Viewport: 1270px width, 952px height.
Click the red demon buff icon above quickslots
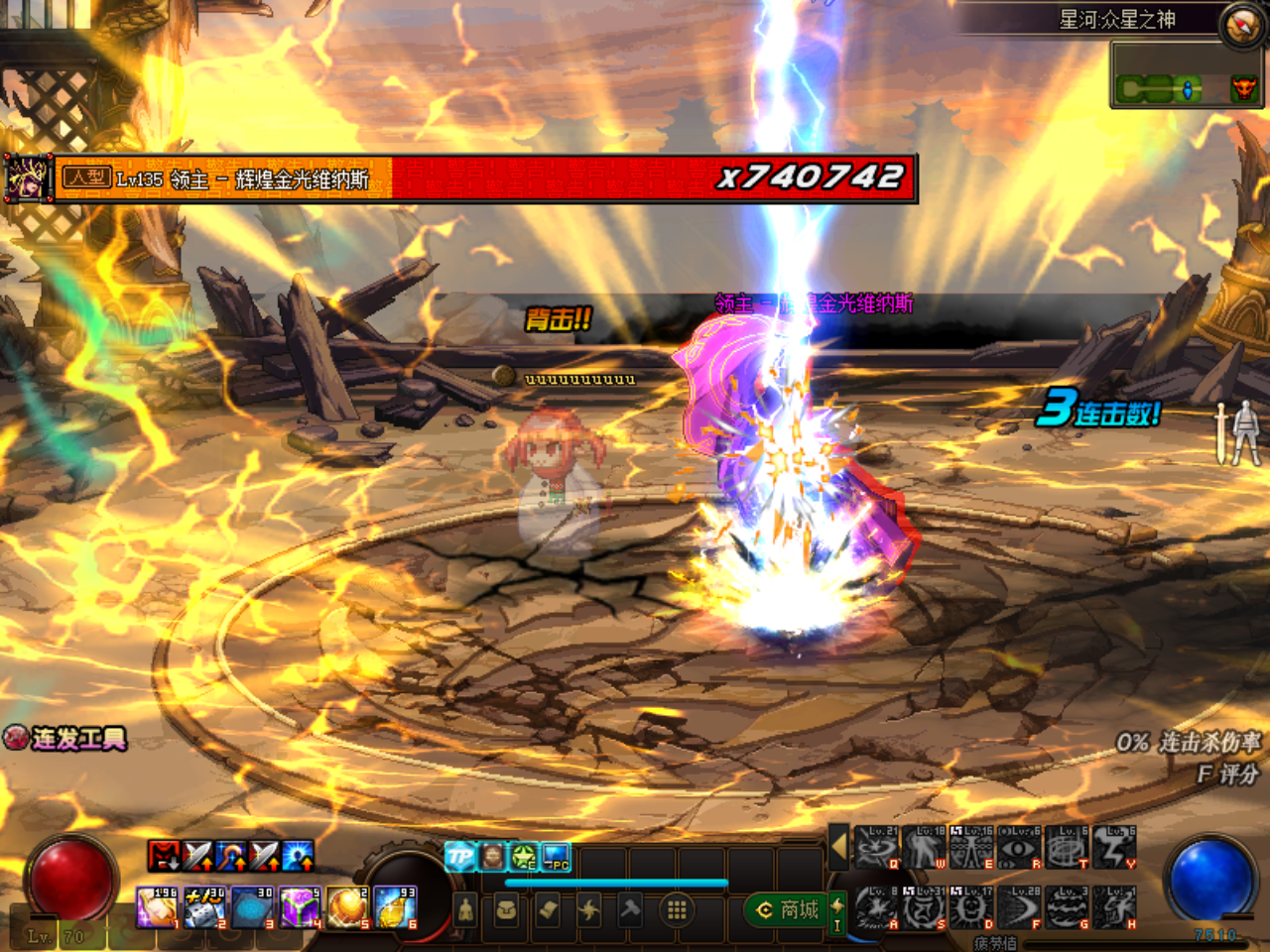point(164,856)
